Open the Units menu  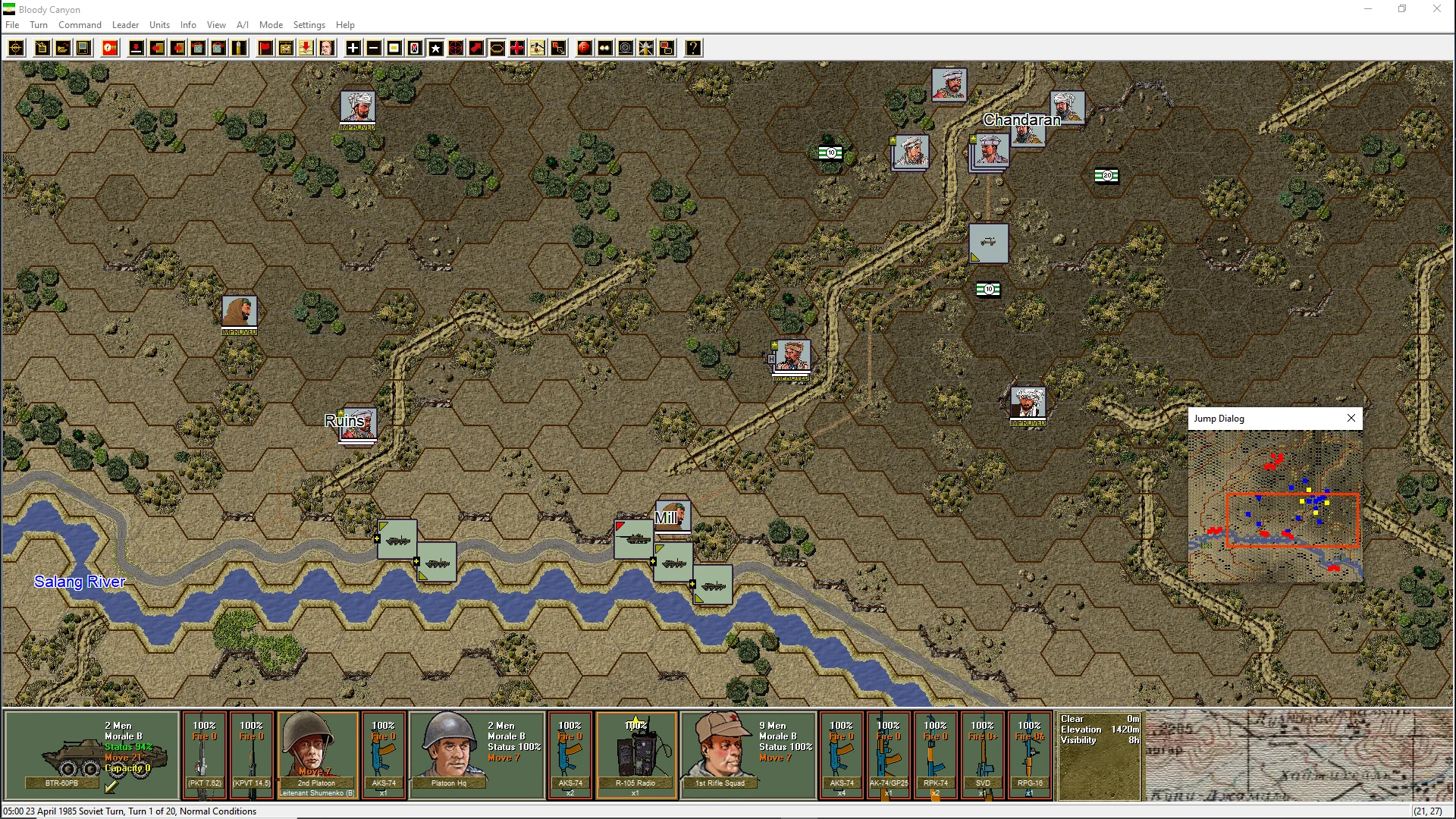159,25
